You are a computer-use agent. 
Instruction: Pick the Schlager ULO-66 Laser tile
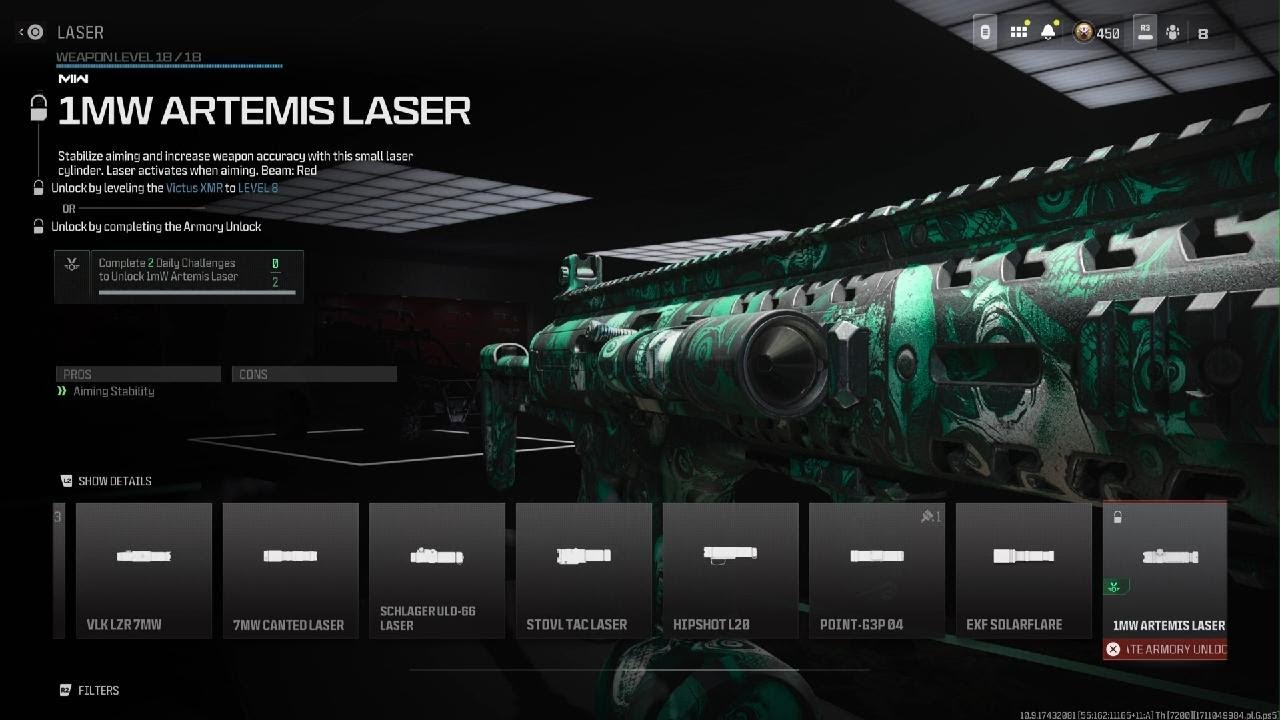(437, 570)
